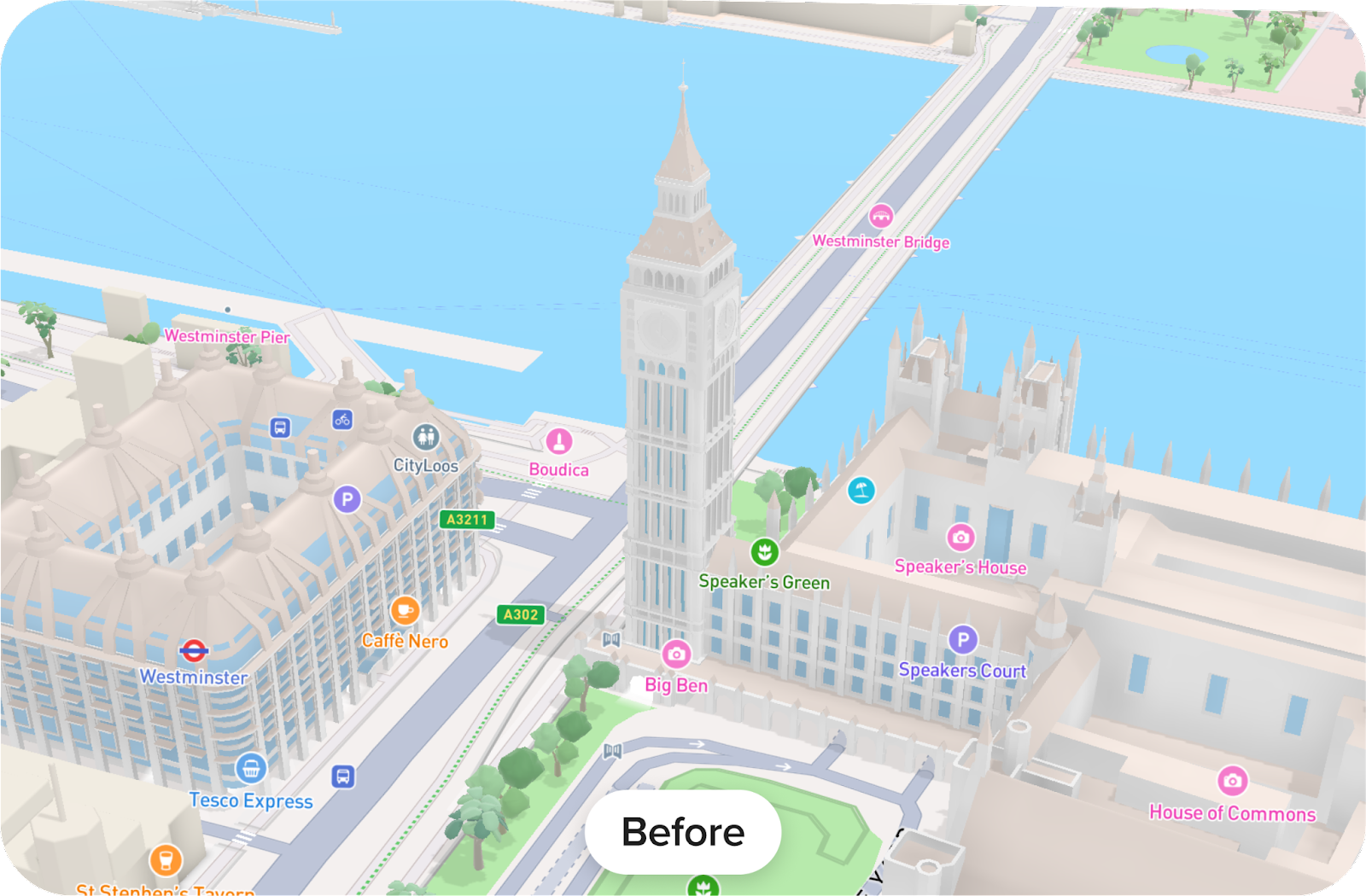The image size is (1366, 896).
Task: Select the Caffè Nero coffee cup icon
Action: pyautogui.click(x=406, y=610)
